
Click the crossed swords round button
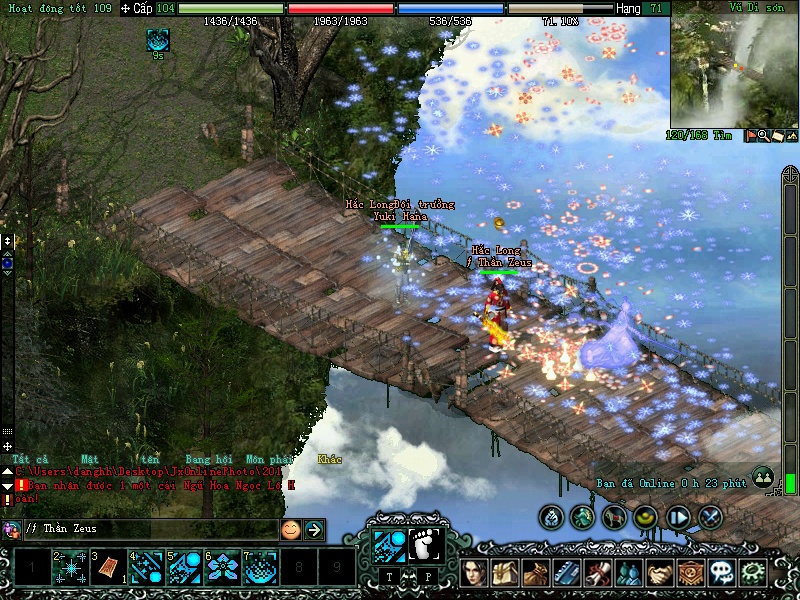coord(711,517)
